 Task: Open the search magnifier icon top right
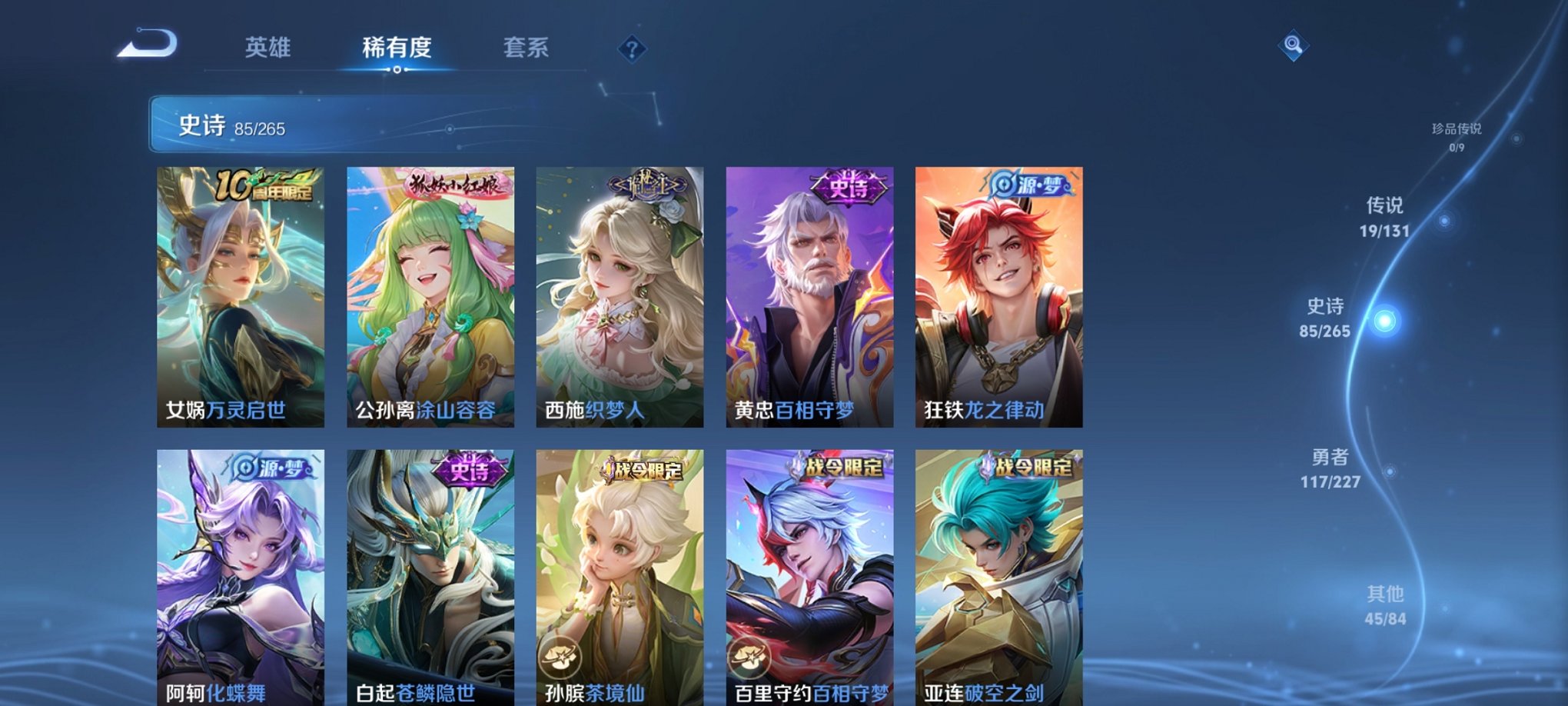tap(1294, 48)
